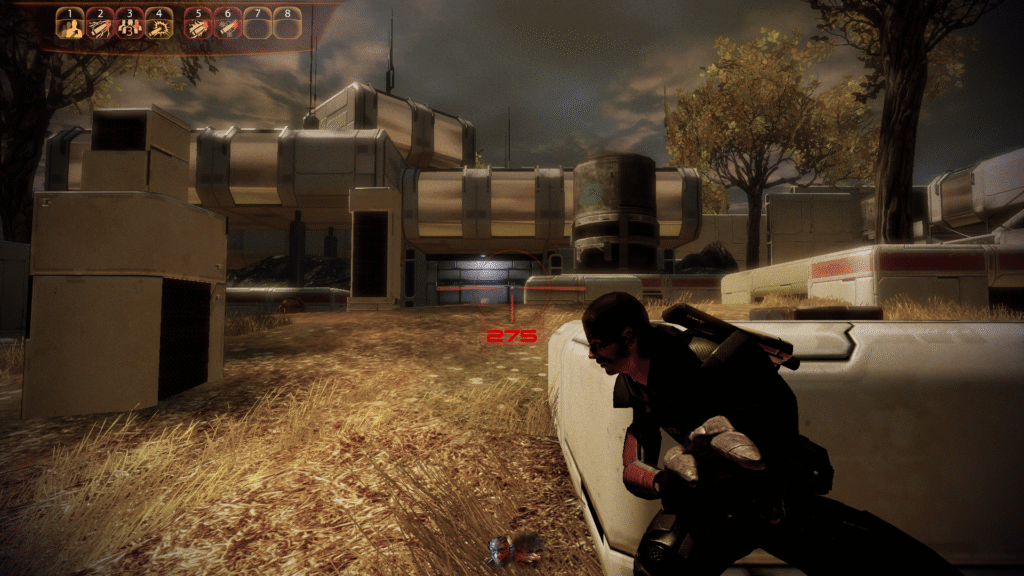Activate the ammo power in slot 2
This screenshot has width=1024, height=576.
tap(99, 25)
